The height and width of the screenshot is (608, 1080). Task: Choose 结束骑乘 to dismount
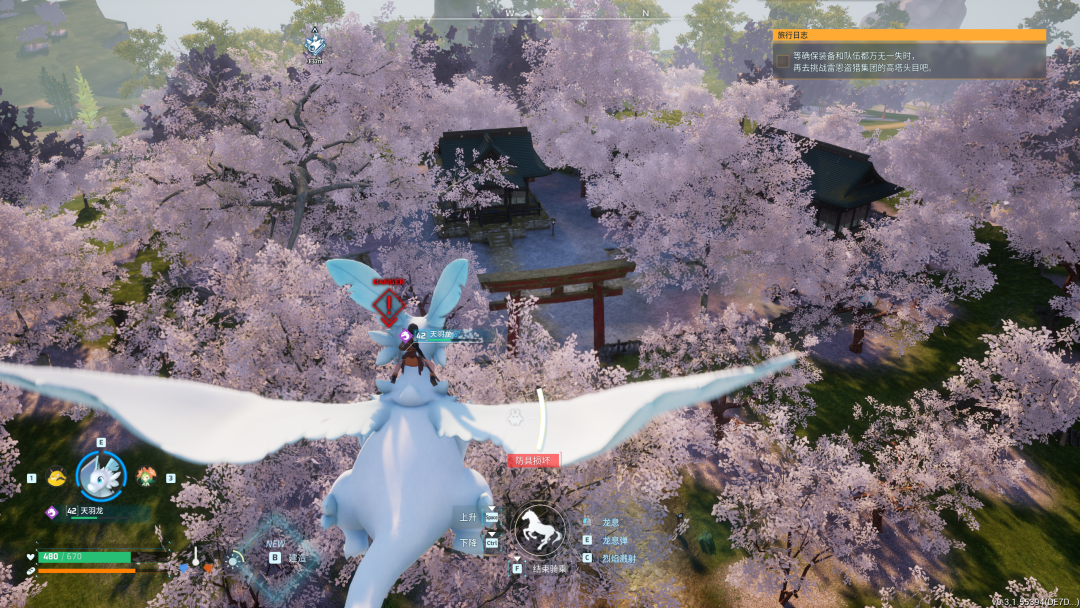[x=549, y=568]
